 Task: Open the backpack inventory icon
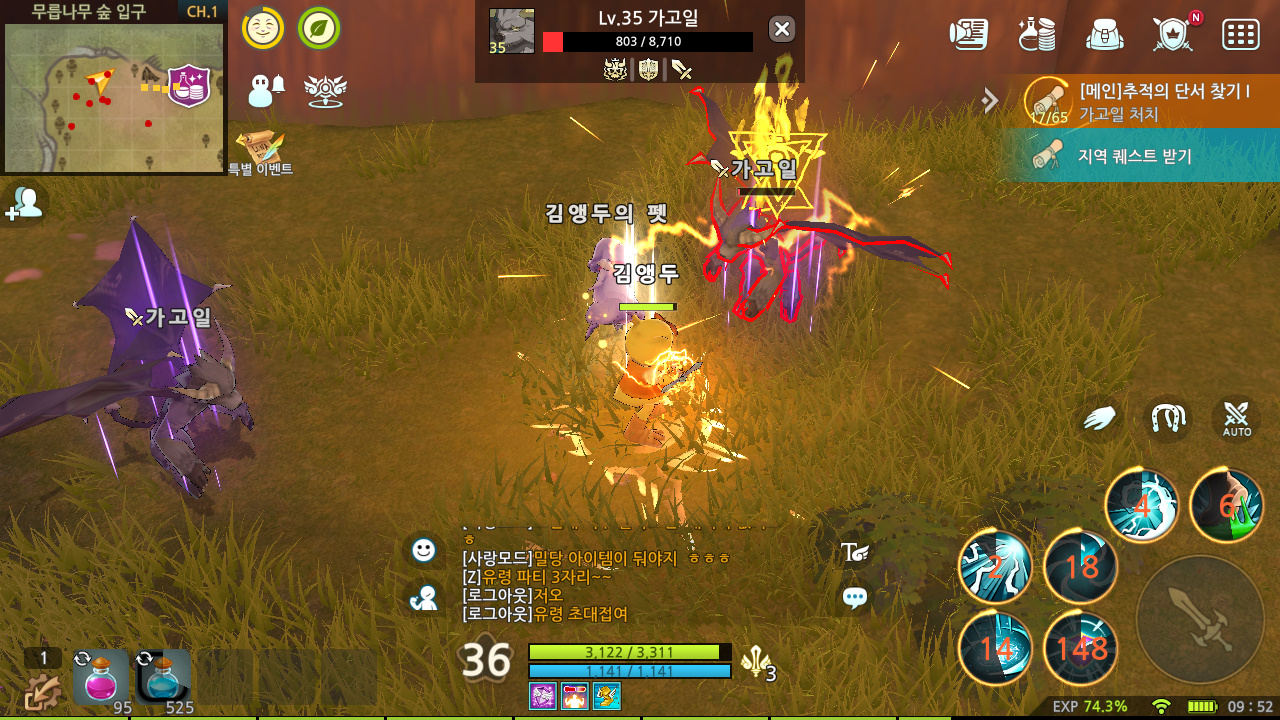point(1105,33)
